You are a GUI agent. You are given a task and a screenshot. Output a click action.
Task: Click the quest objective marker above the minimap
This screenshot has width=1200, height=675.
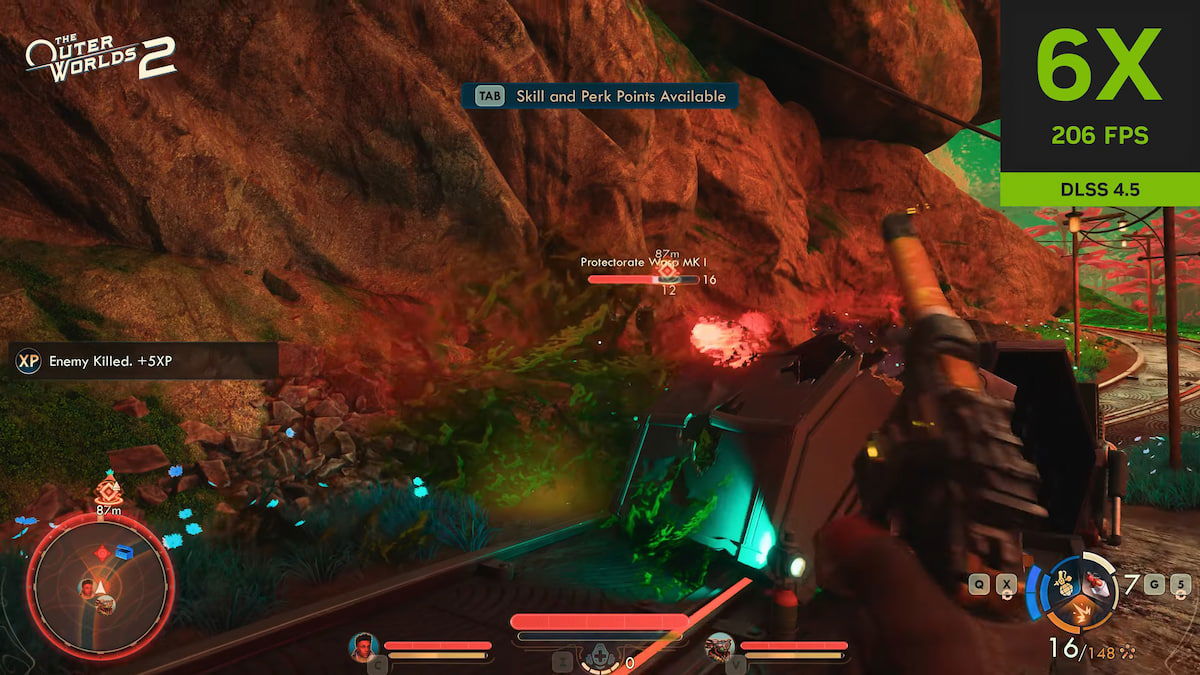(x=107, y=490)
